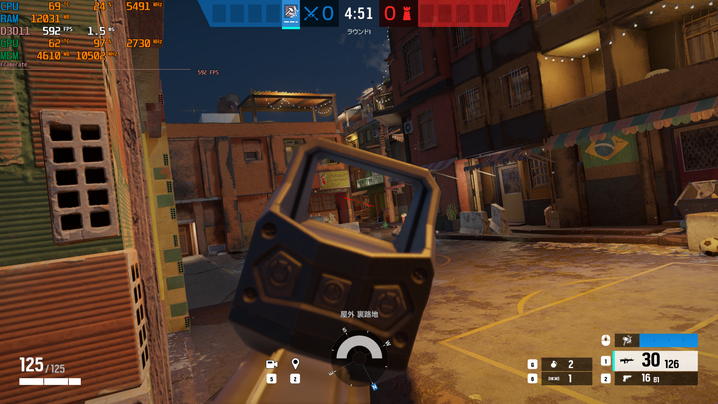Screen dimensions: 718x404
Task: Click the compass radar dial
Action: pyautogui.click(x=358, y=354)
